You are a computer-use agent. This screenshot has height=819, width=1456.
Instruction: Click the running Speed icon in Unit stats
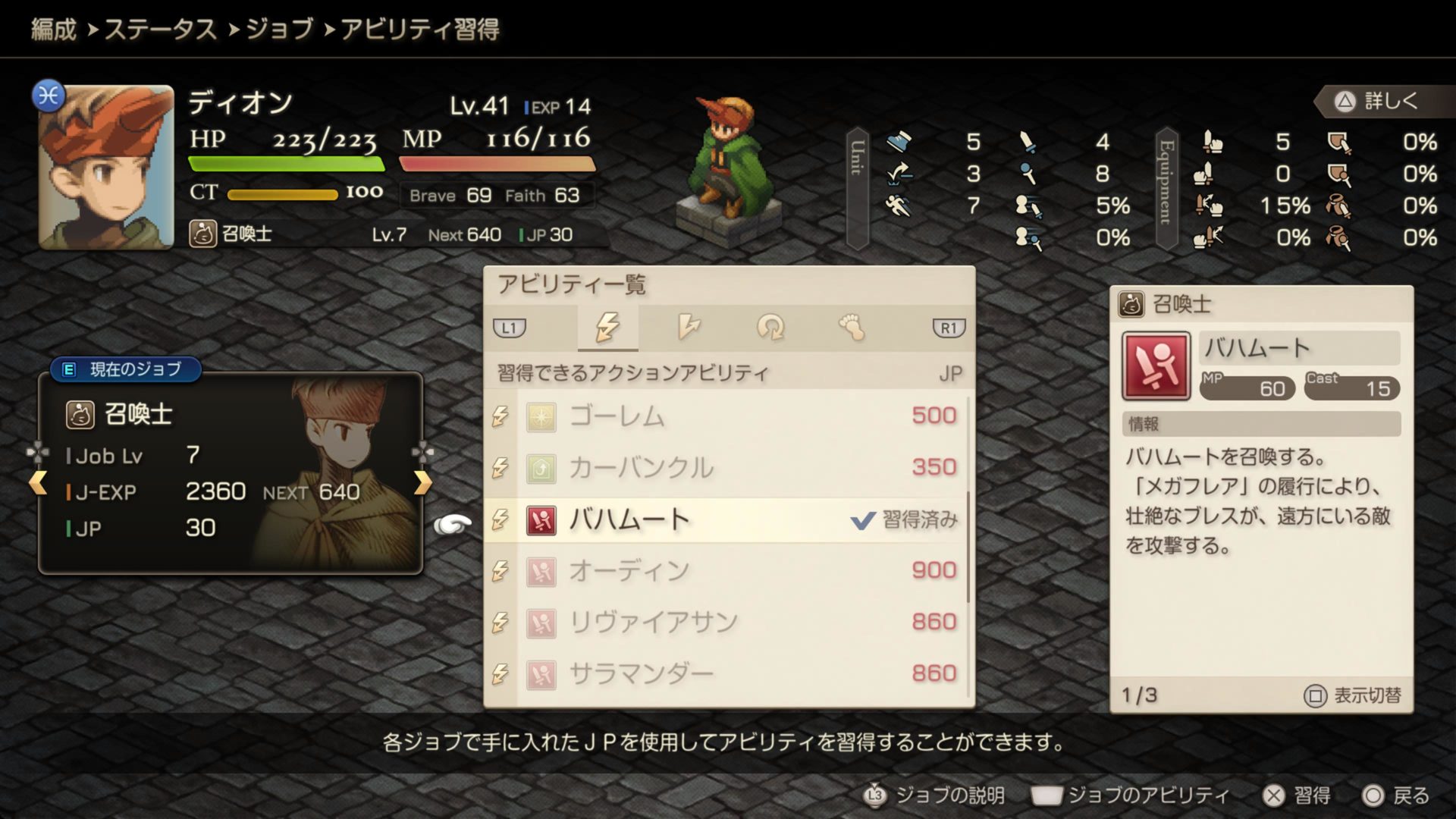pos(899,206)
